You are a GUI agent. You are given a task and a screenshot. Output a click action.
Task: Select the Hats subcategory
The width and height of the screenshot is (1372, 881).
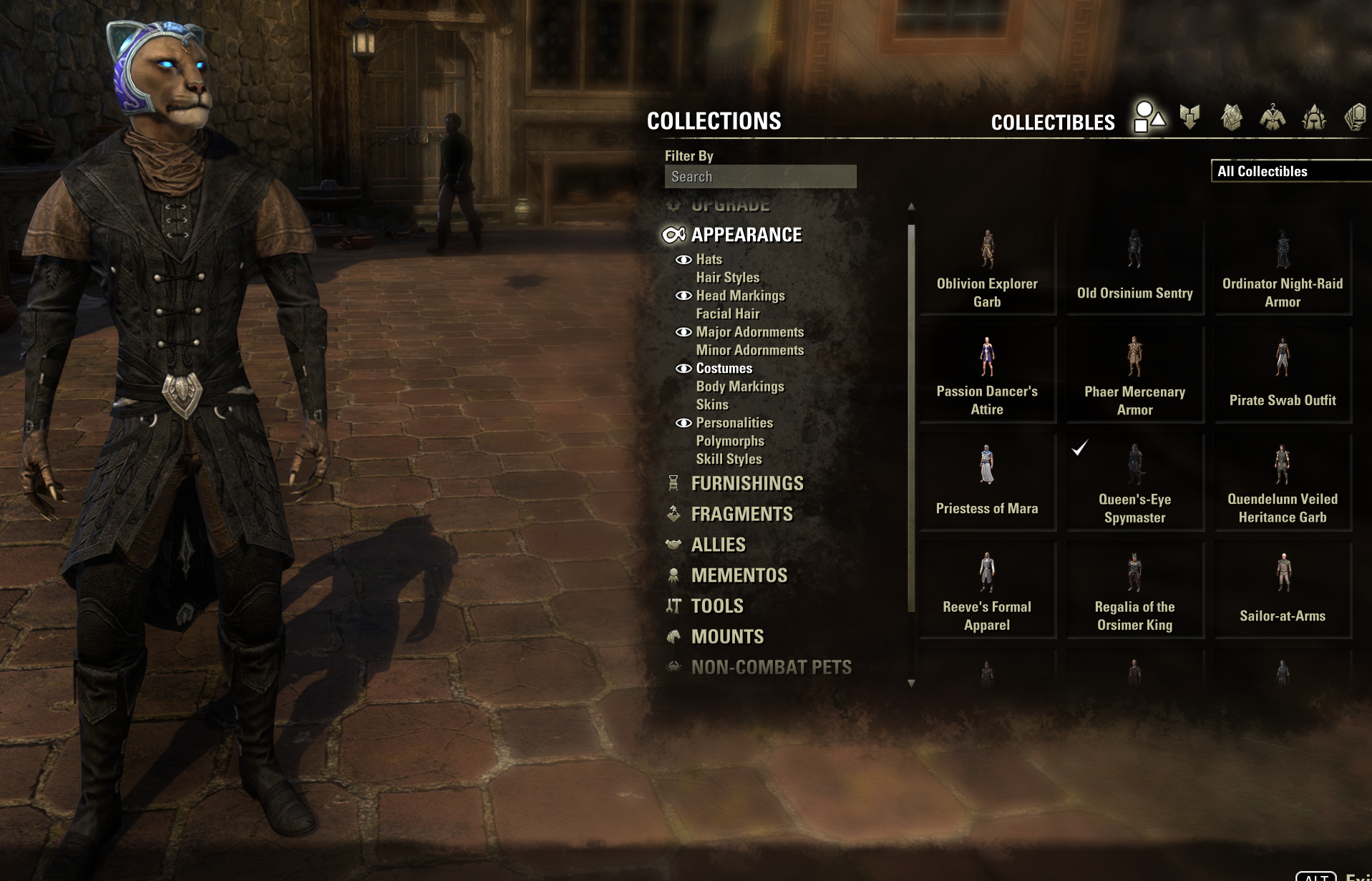pyautogui.click(x=709, y=259)
